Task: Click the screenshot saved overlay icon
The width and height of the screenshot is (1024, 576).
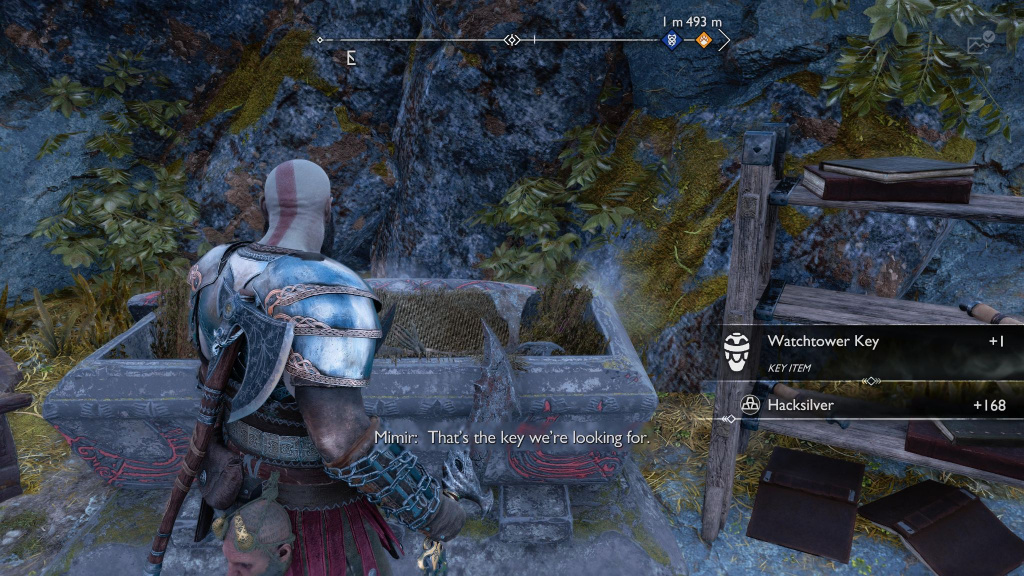Action: (980, 42)
